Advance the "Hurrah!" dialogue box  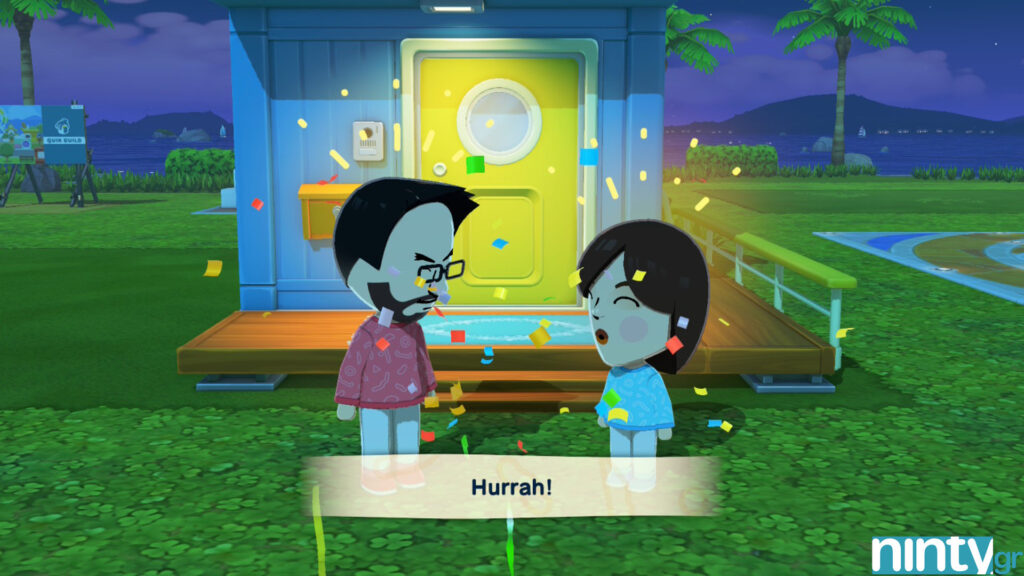(x=511, y=487)
